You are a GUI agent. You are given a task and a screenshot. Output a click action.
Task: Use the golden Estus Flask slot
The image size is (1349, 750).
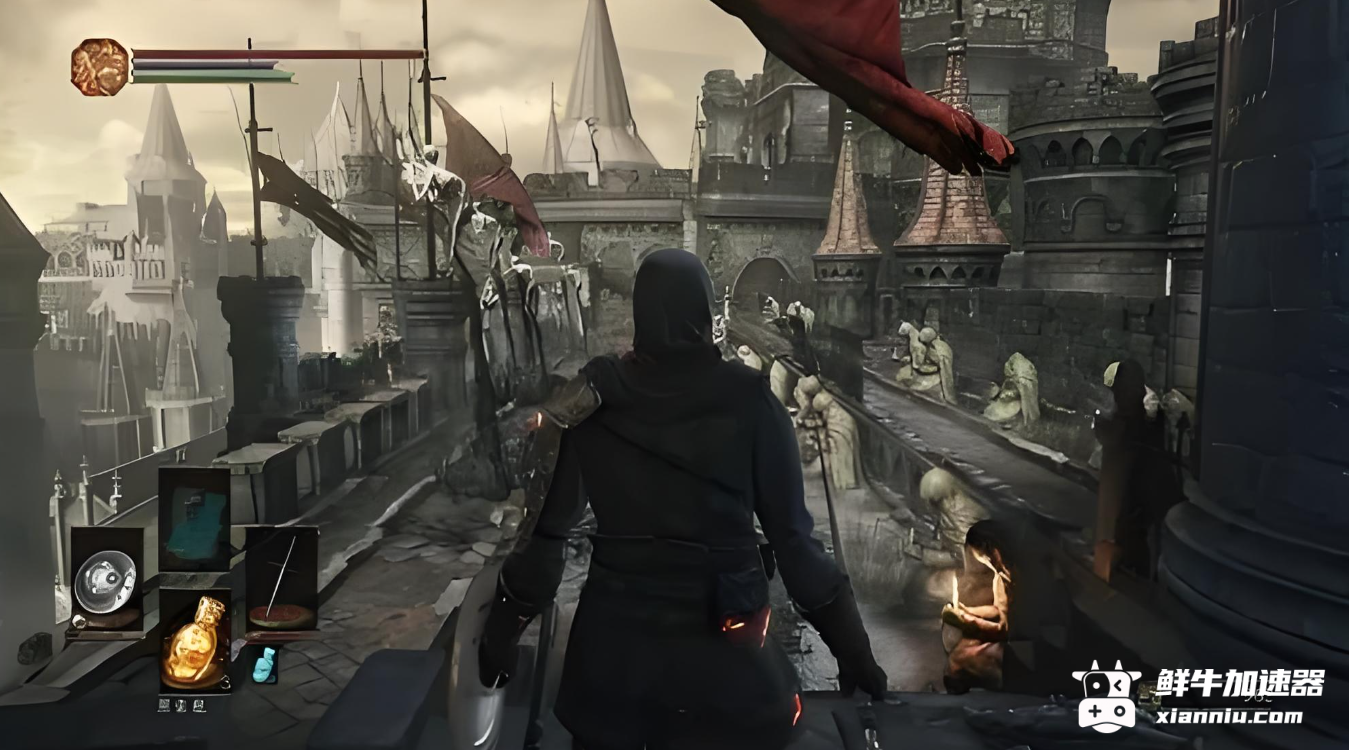point(194,640)
